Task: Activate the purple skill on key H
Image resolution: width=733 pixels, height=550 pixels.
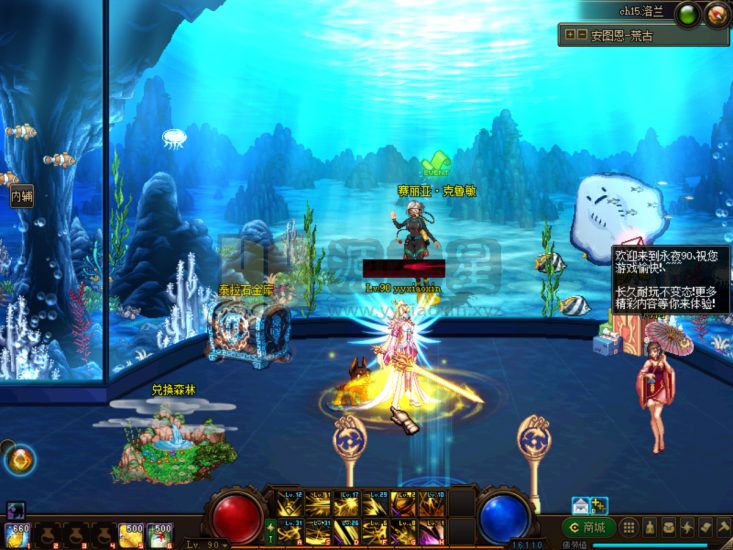Action: (x=433, y=532)
